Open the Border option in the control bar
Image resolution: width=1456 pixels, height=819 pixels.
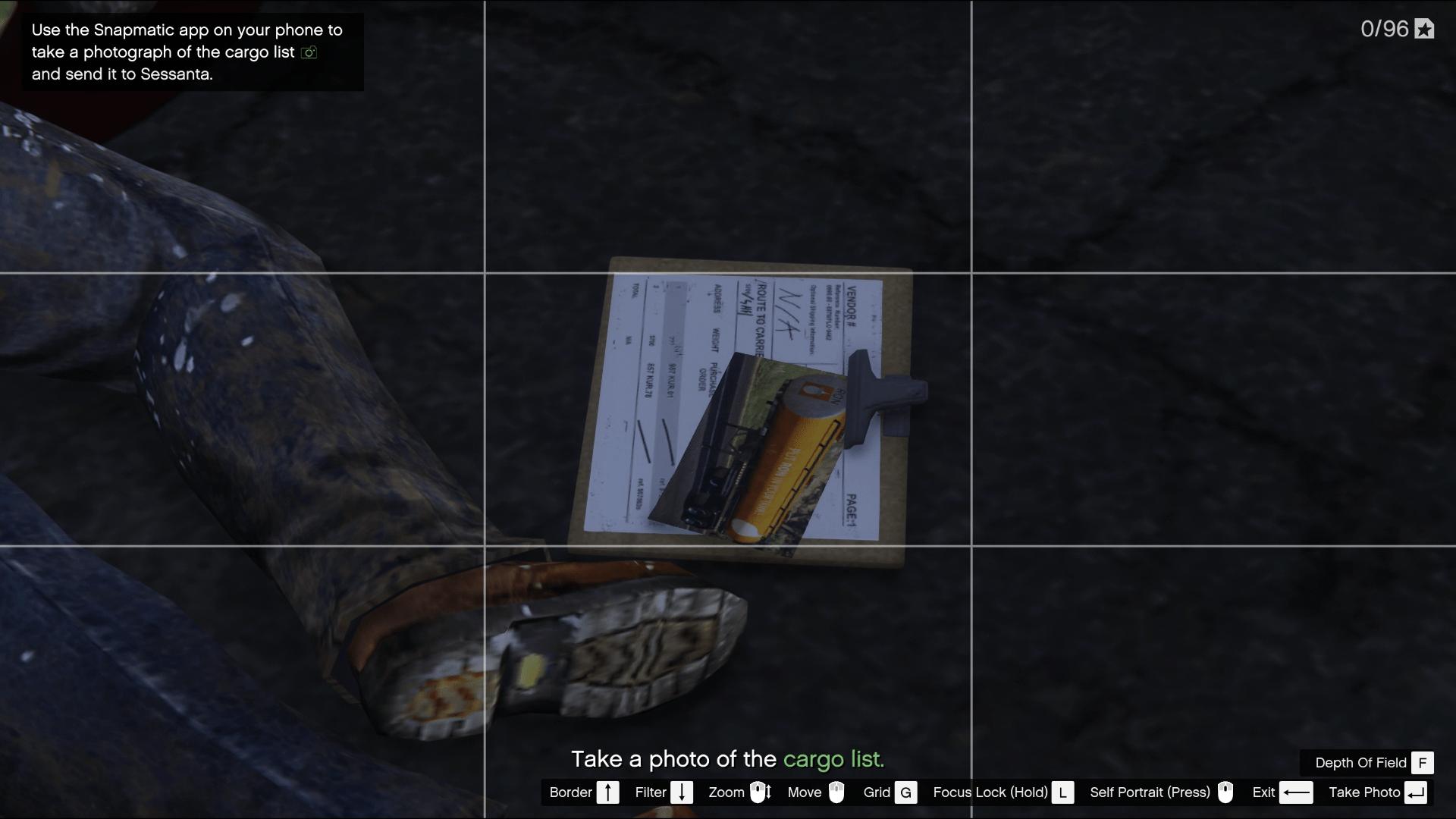point(570,792)
